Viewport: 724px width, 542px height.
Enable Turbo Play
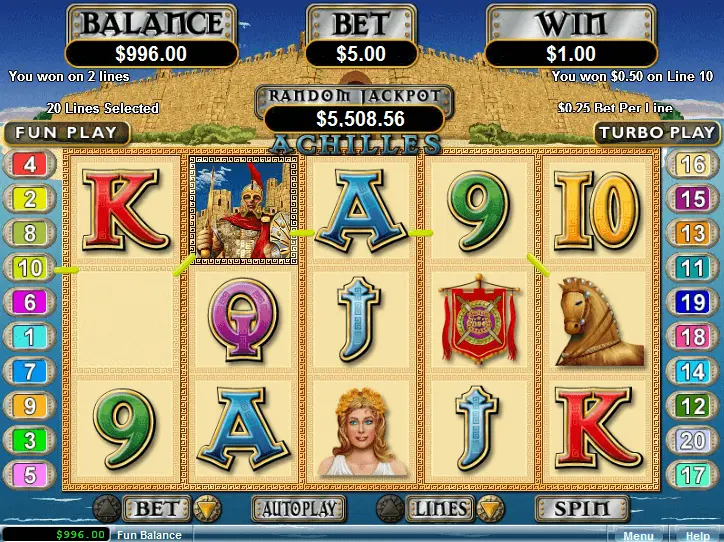[658, 132]
